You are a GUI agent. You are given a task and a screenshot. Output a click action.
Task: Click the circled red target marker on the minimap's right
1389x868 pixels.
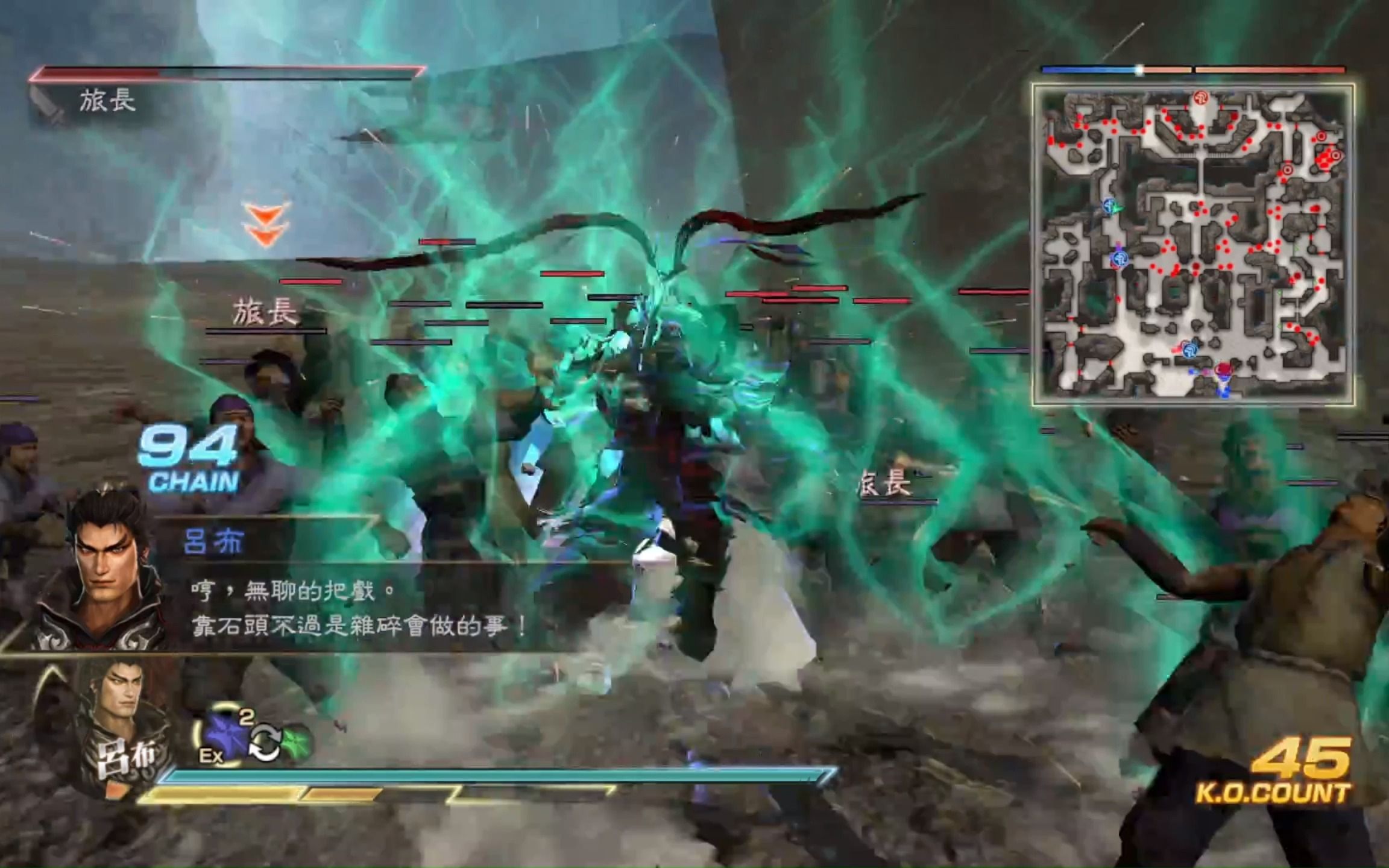tap(1335, 157)
